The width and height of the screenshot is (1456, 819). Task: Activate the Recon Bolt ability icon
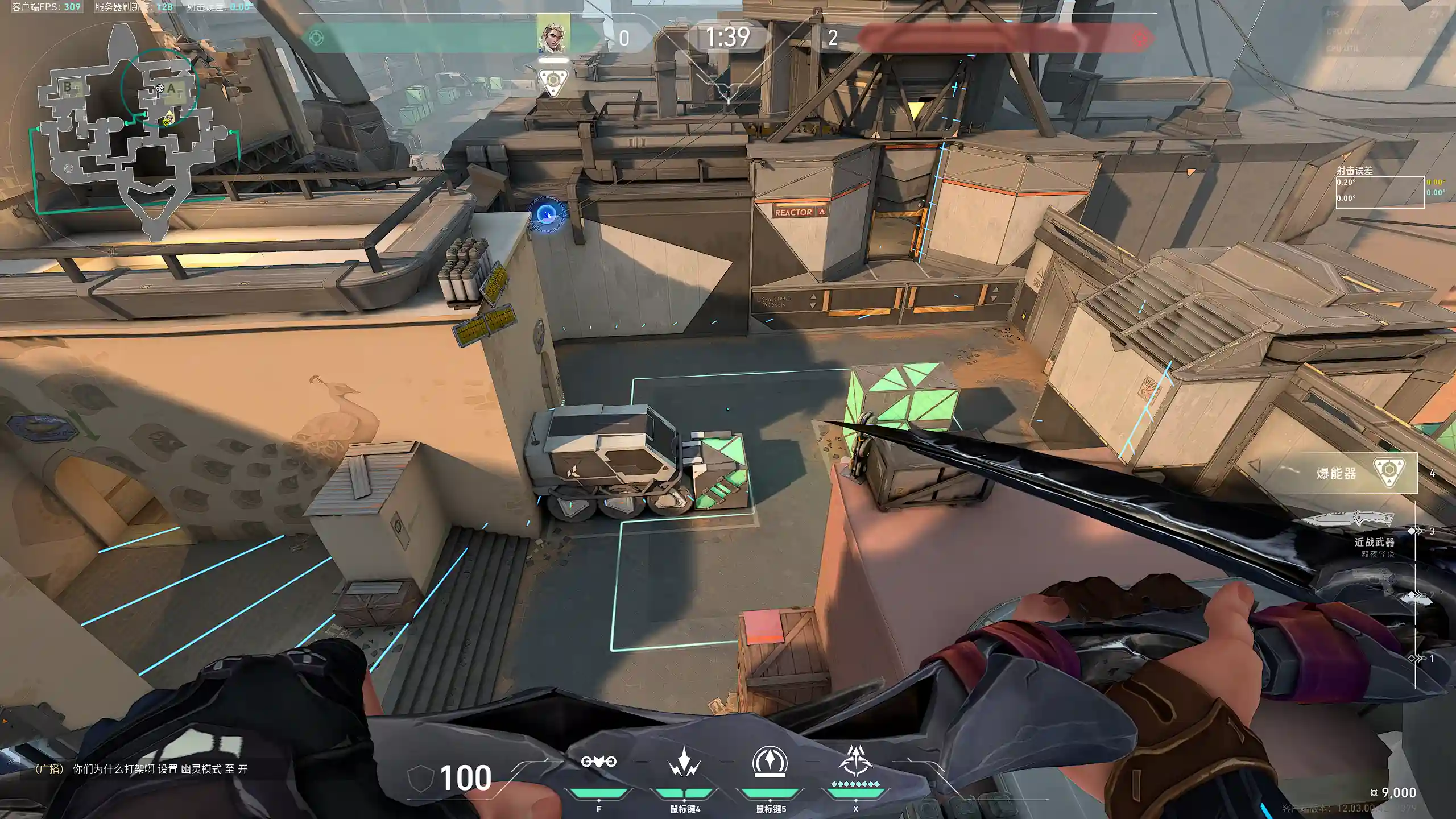point(770,762)
